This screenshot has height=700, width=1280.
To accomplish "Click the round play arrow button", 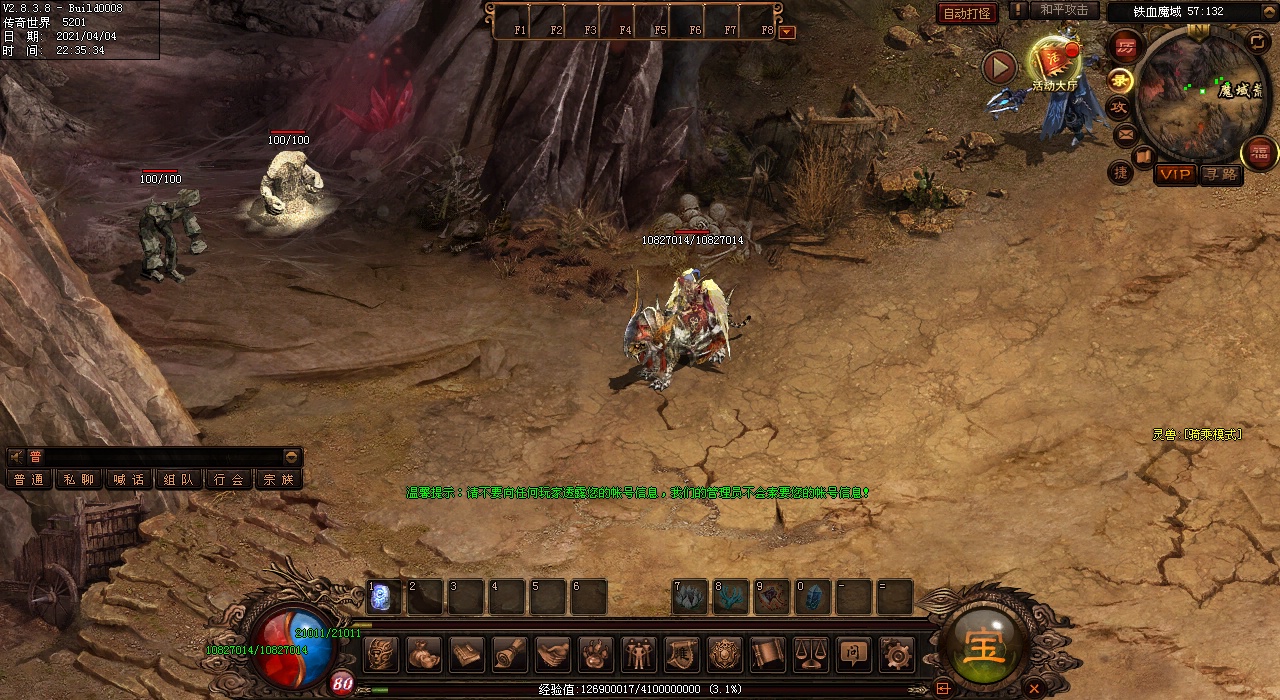I will 999,67.
